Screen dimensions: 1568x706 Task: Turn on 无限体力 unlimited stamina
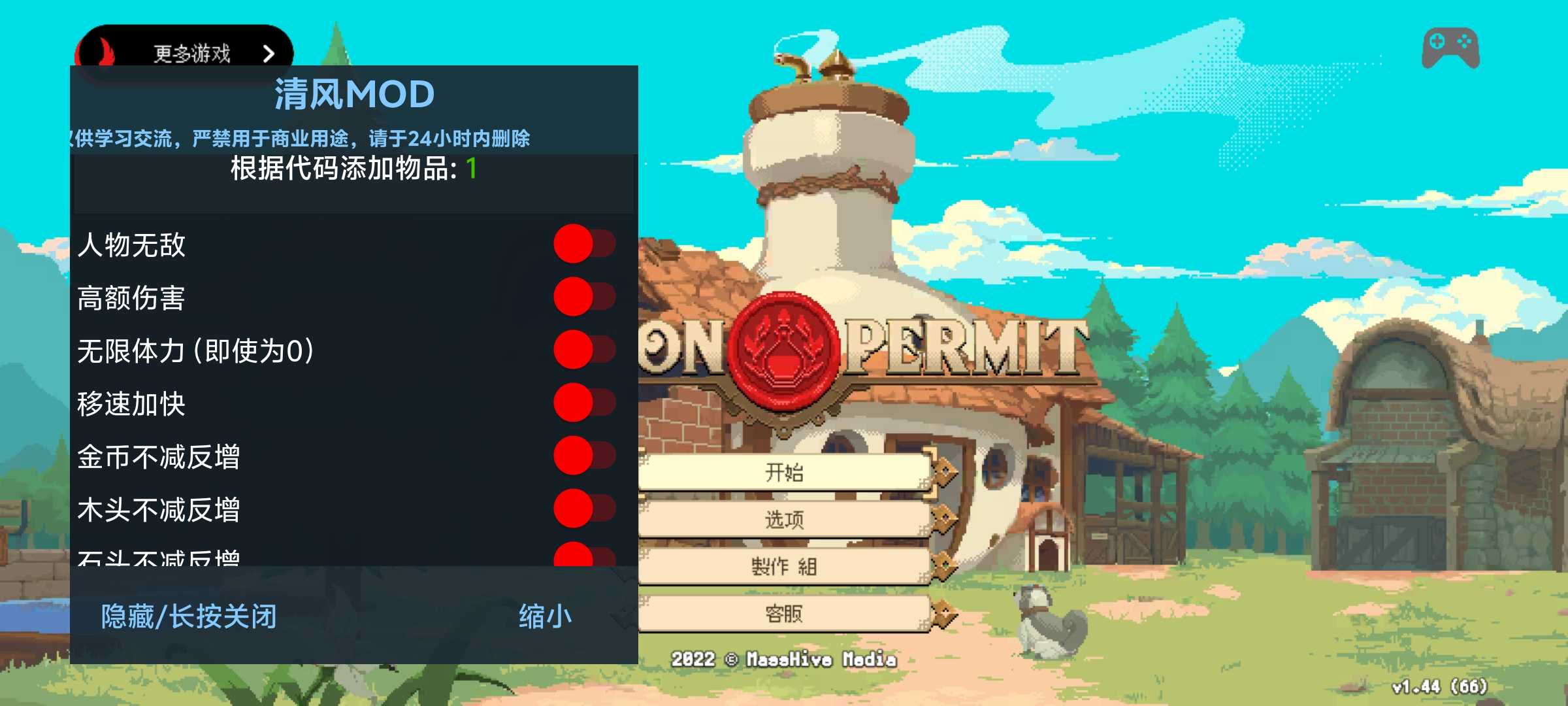[583, 350]
